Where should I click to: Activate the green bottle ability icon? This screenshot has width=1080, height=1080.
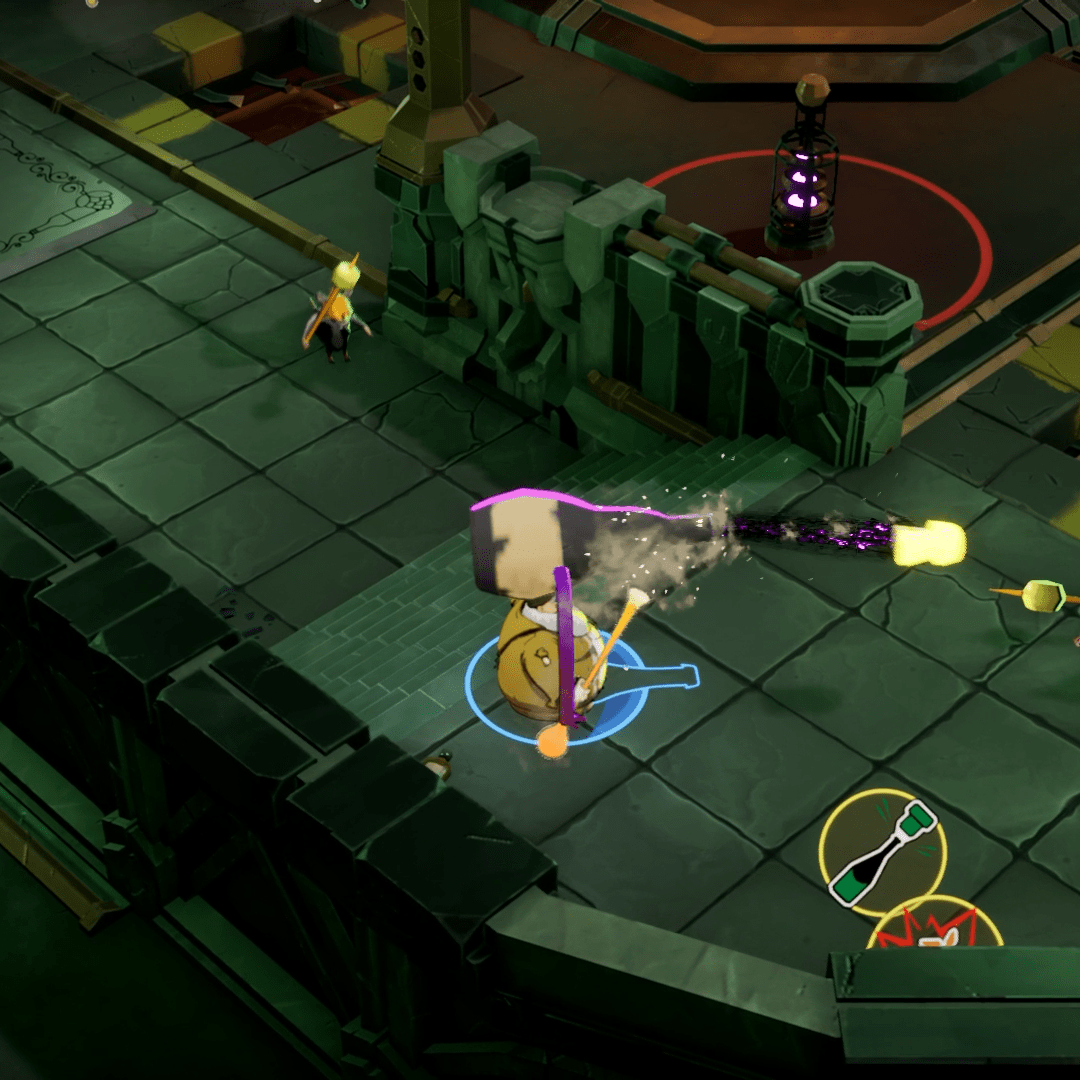[882, 853]
